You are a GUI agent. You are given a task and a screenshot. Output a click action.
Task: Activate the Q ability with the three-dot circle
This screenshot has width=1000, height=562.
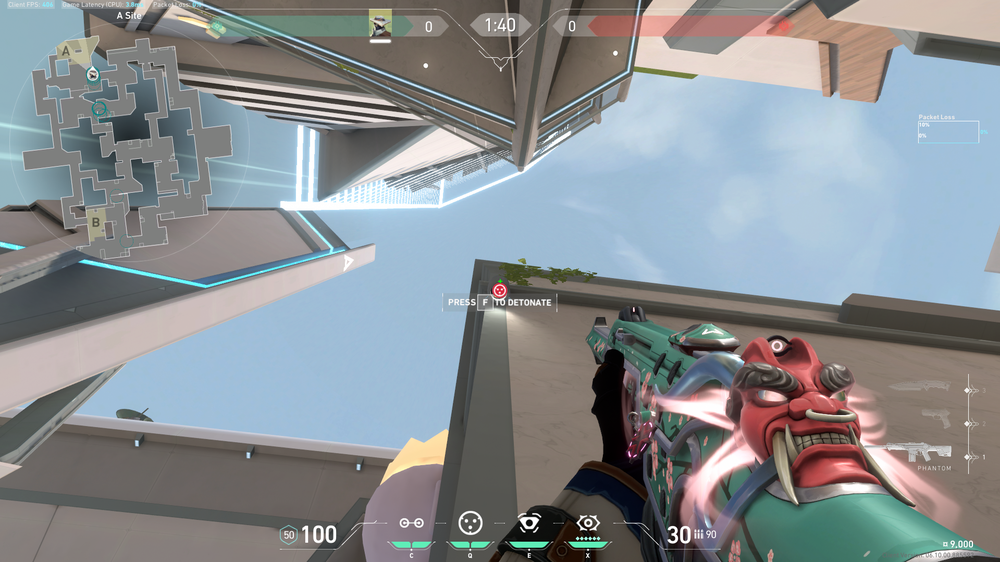tap(469, 523)
